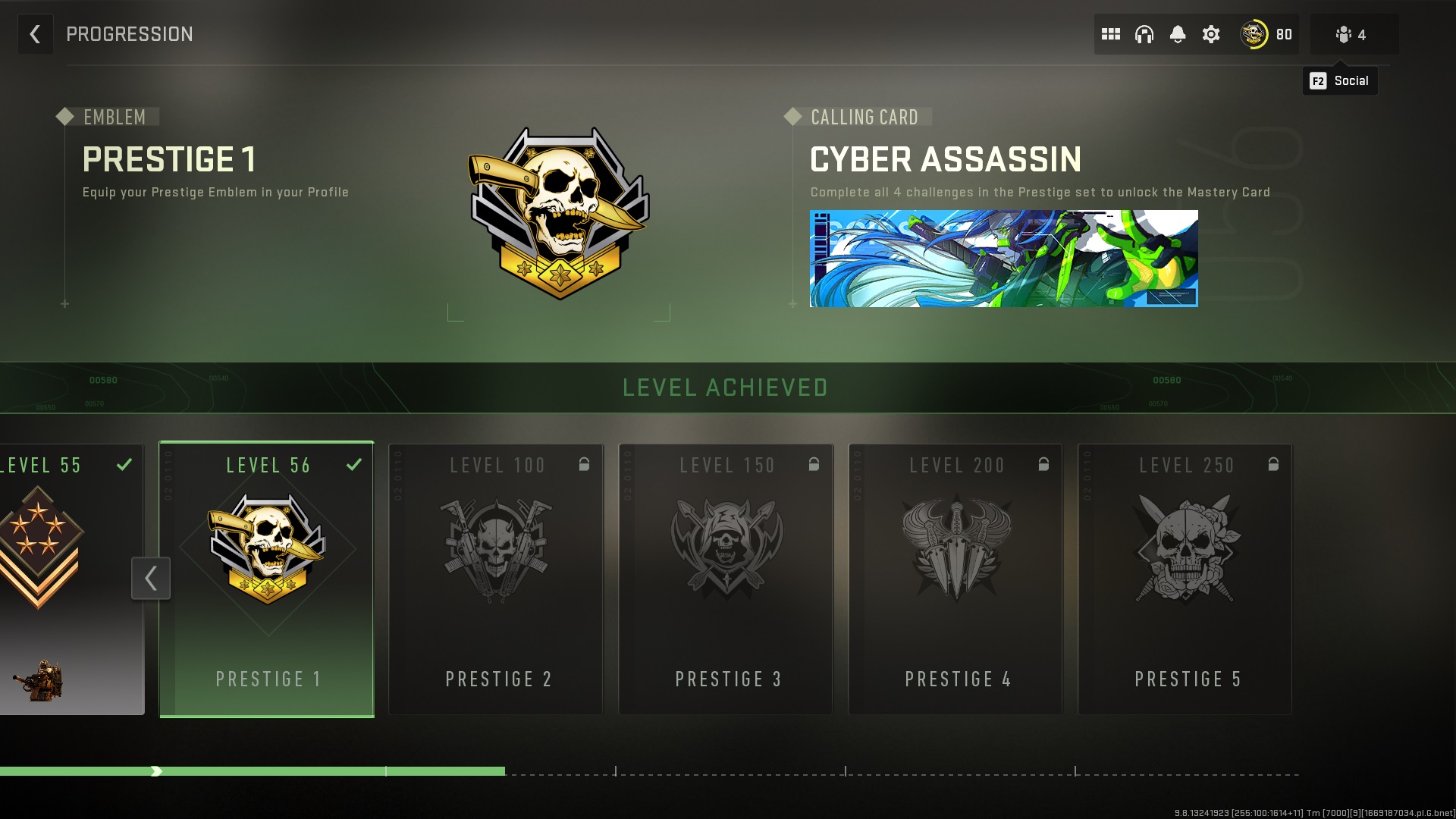Click the checkmark on Level 56 card

click(354, 465)
